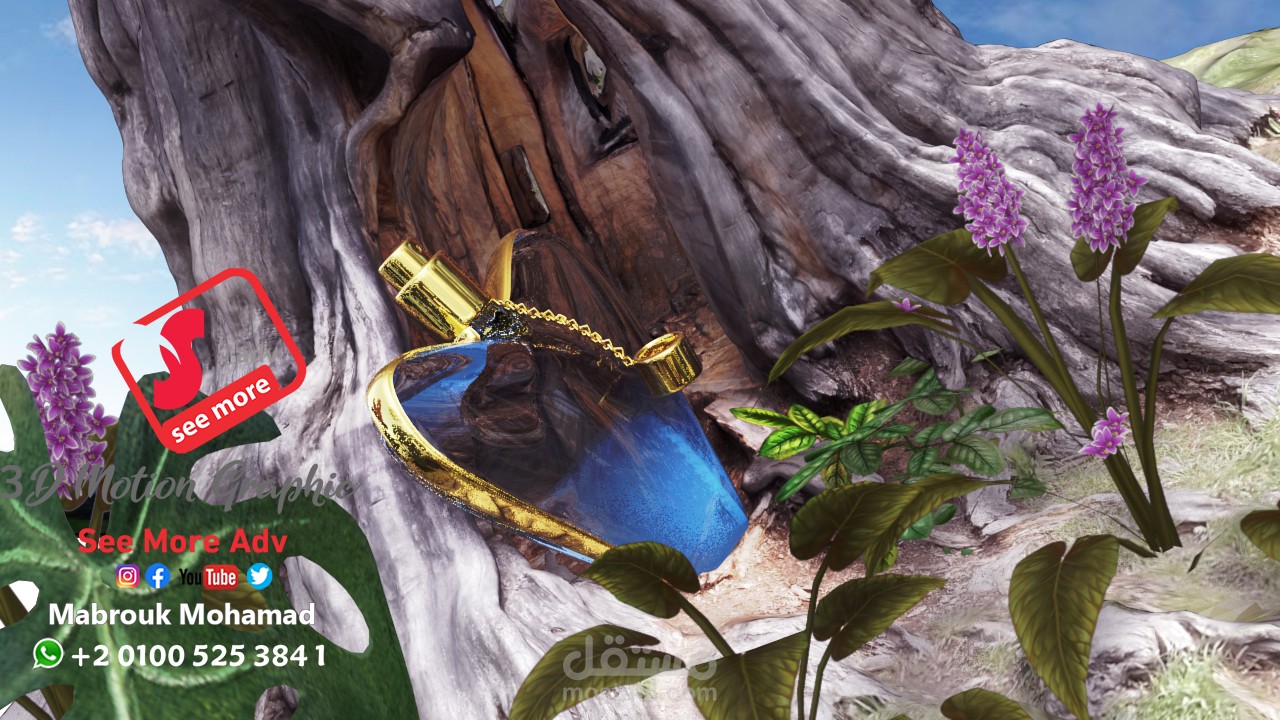Click the Instagram icon
Screen dimensions: 1280x720
[x=127, y=576]
